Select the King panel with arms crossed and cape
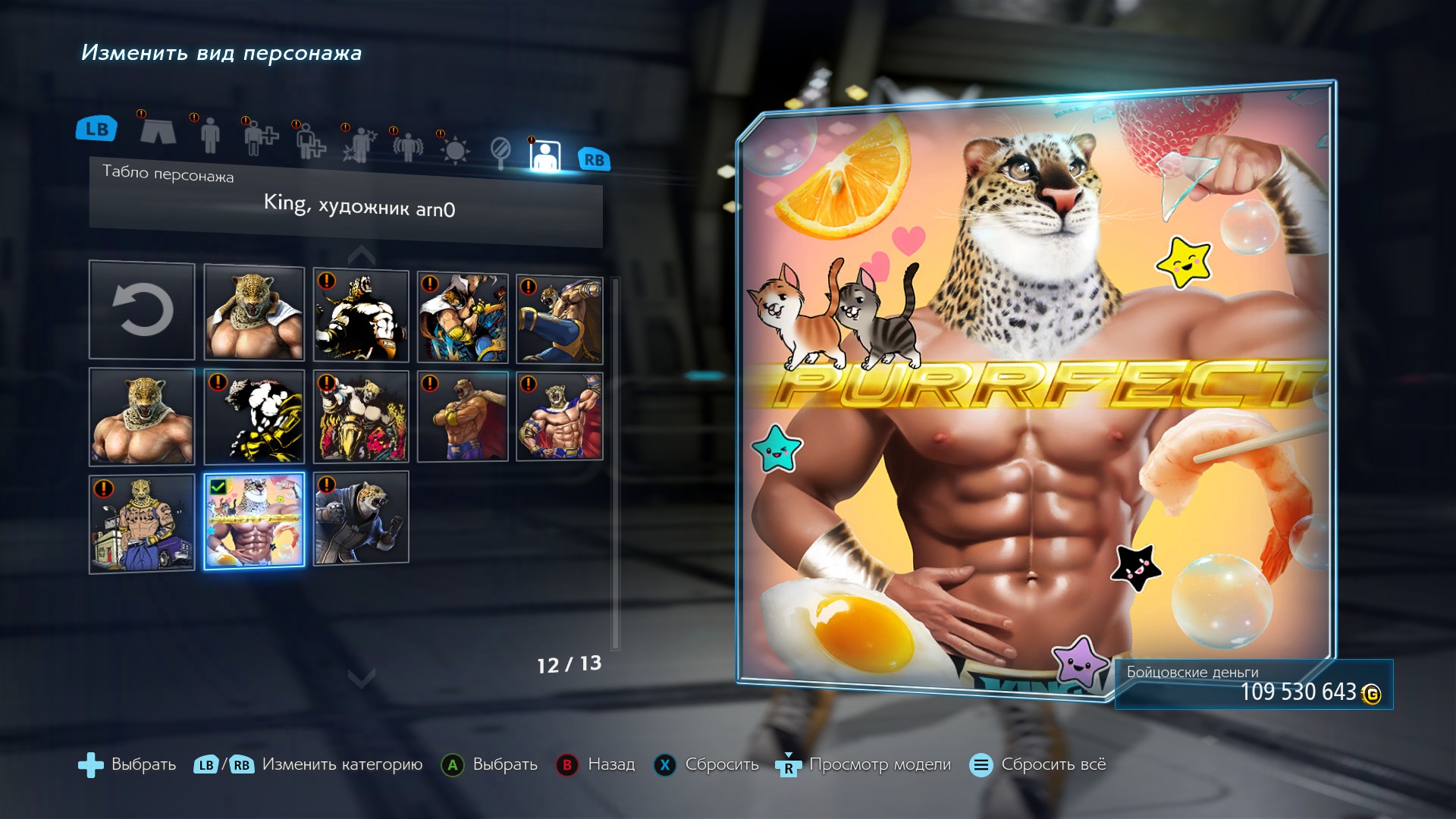Screen dimensions: 1456x819 (x=463, y=416)
